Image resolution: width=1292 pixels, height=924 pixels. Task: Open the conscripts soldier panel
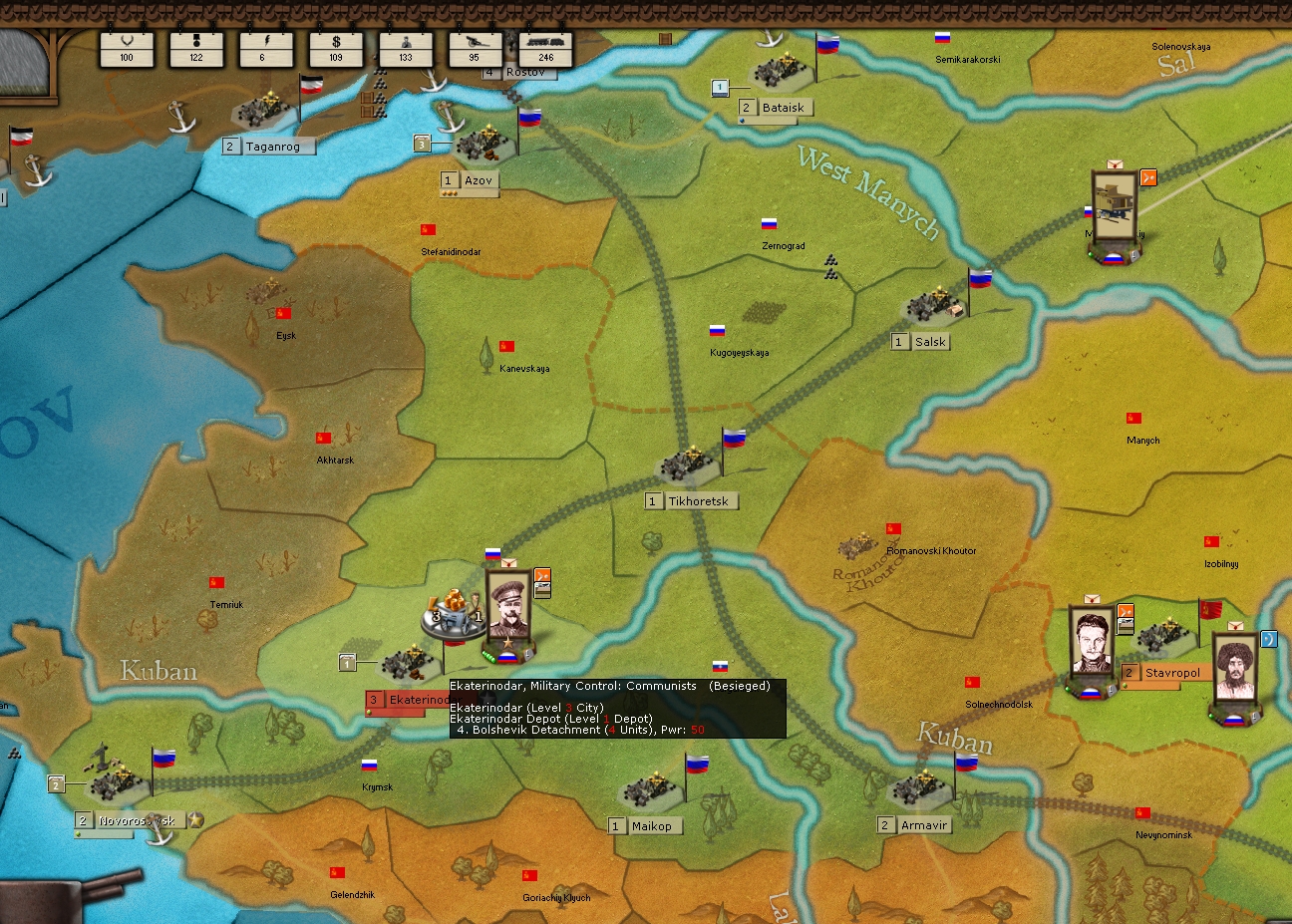click(x=406, y=48)
